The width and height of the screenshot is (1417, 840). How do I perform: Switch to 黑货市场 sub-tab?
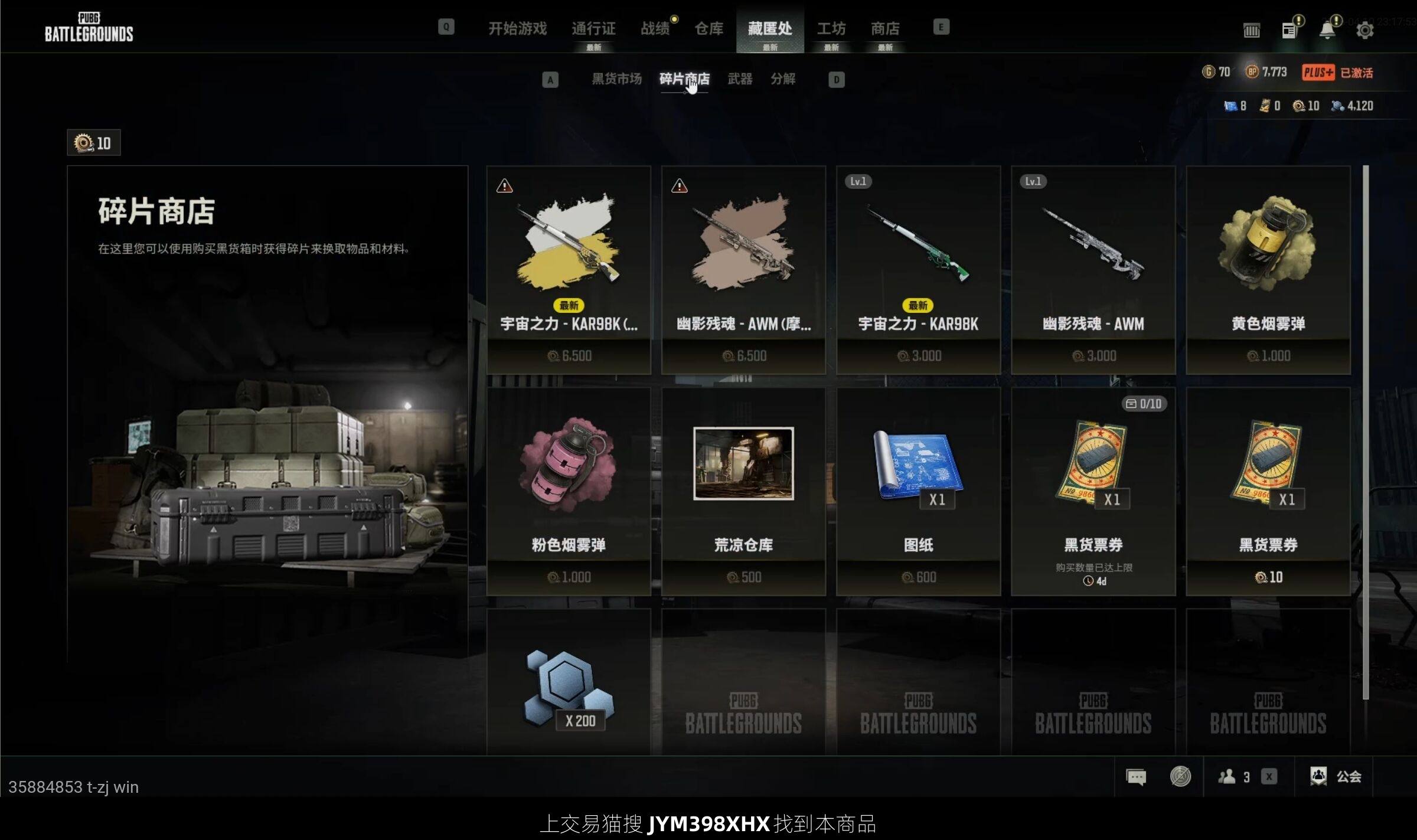coord(616,79)
